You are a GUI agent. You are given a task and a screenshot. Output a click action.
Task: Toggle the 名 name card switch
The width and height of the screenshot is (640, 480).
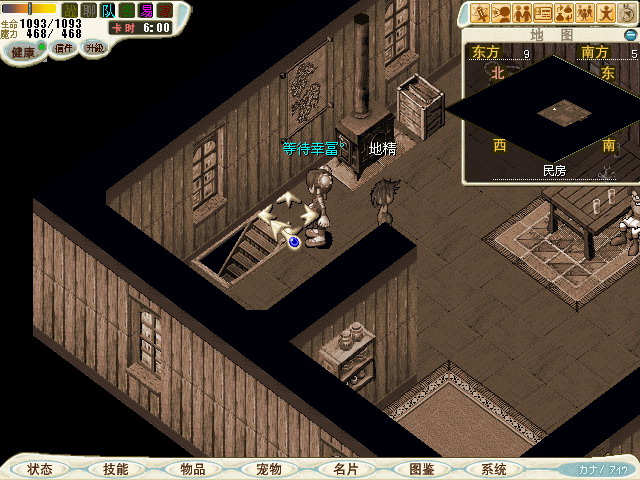(127, 10)
